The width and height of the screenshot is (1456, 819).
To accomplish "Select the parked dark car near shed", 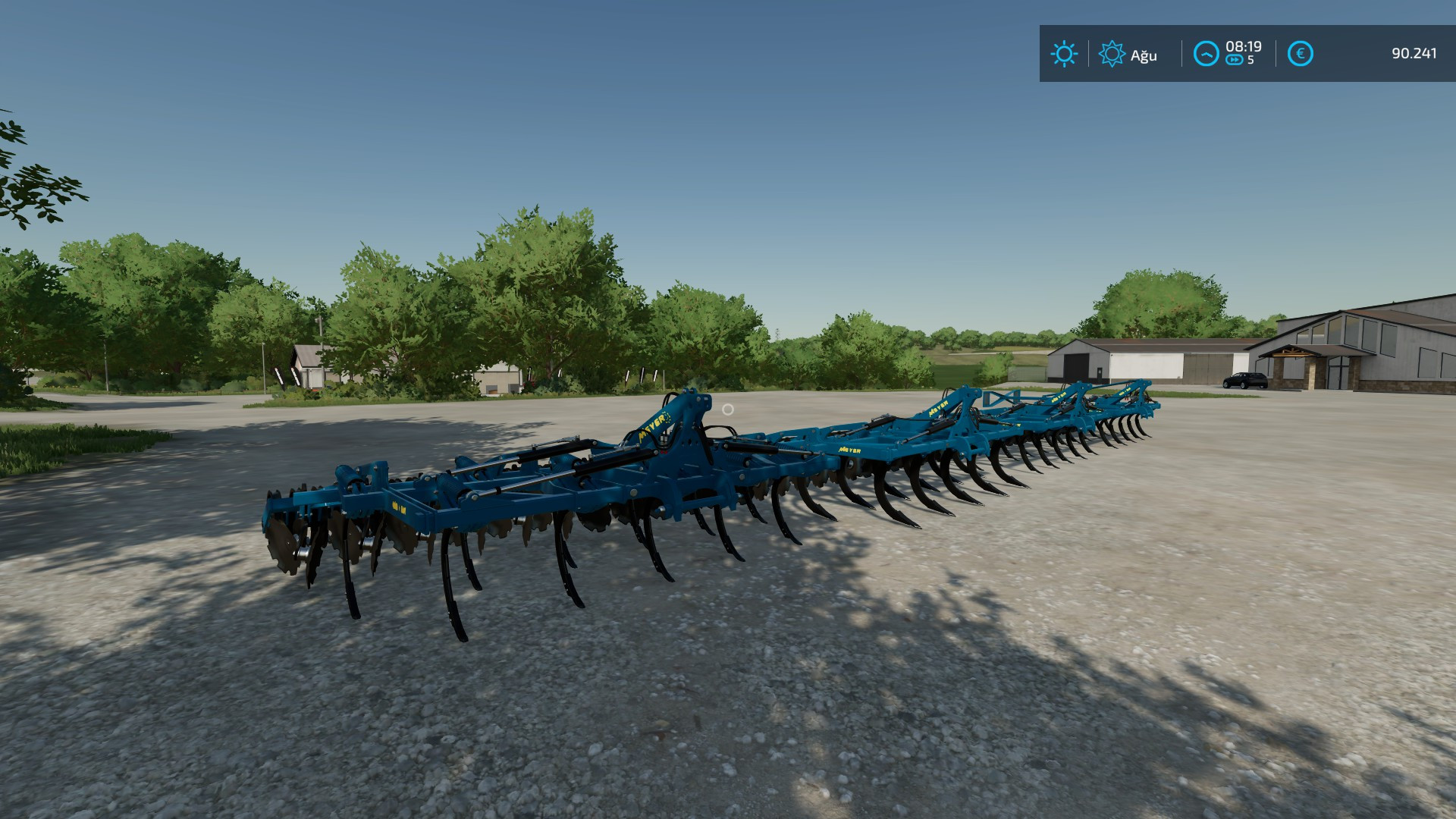I will pos(1244,379).
